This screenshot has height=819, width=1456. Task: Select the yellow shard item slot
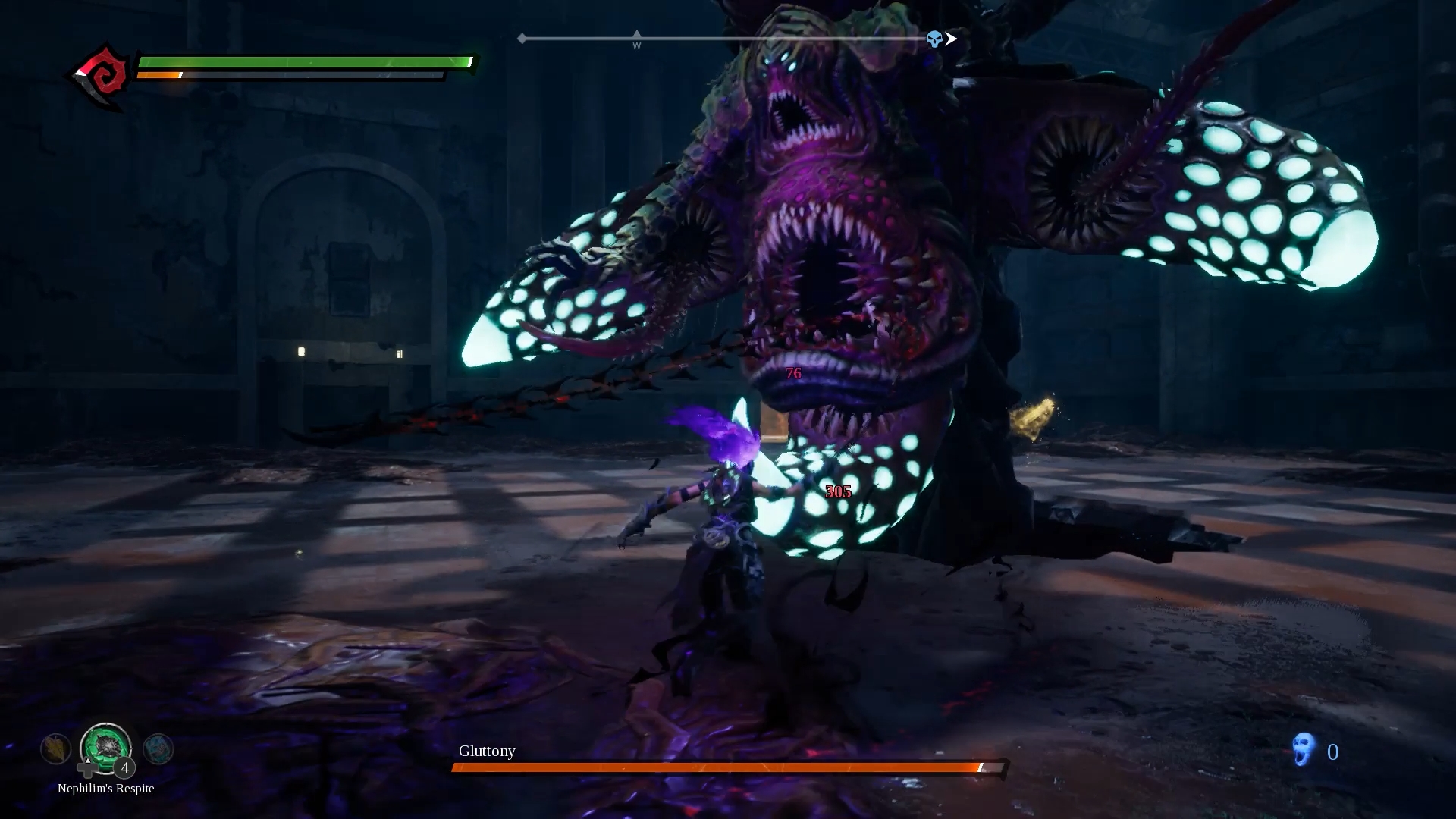55,749
